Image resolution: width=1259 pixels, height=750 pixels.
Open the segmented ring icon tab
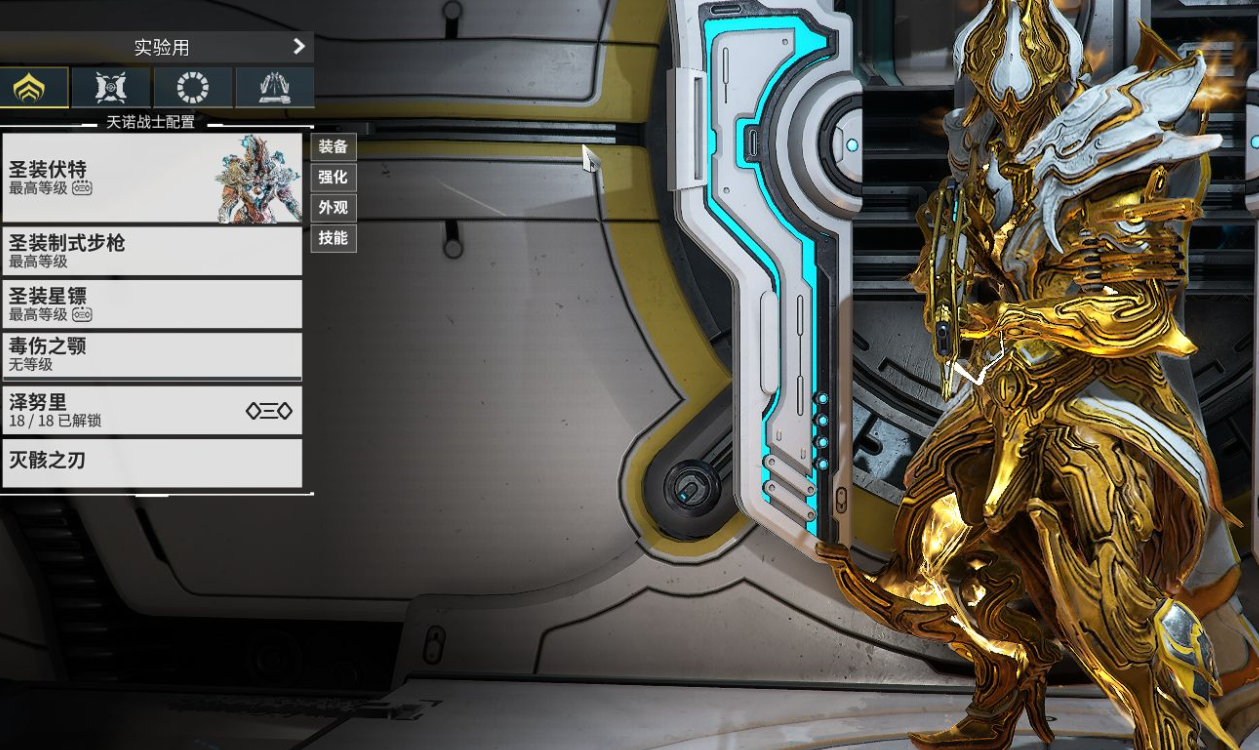pos(193,88)
